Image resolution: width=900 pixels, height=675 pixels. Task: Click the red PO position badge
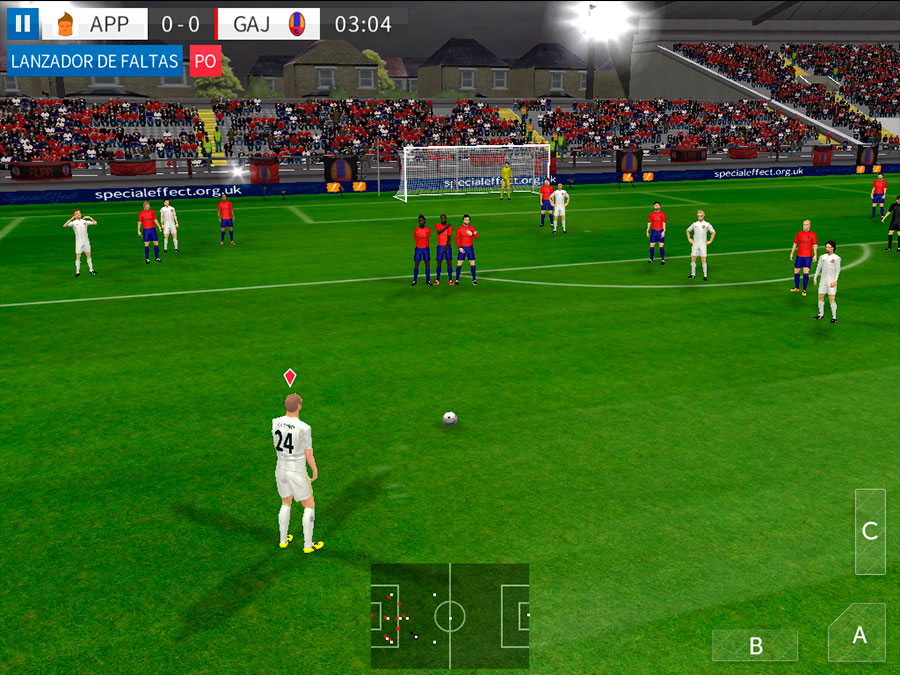(x=205, y=61)
